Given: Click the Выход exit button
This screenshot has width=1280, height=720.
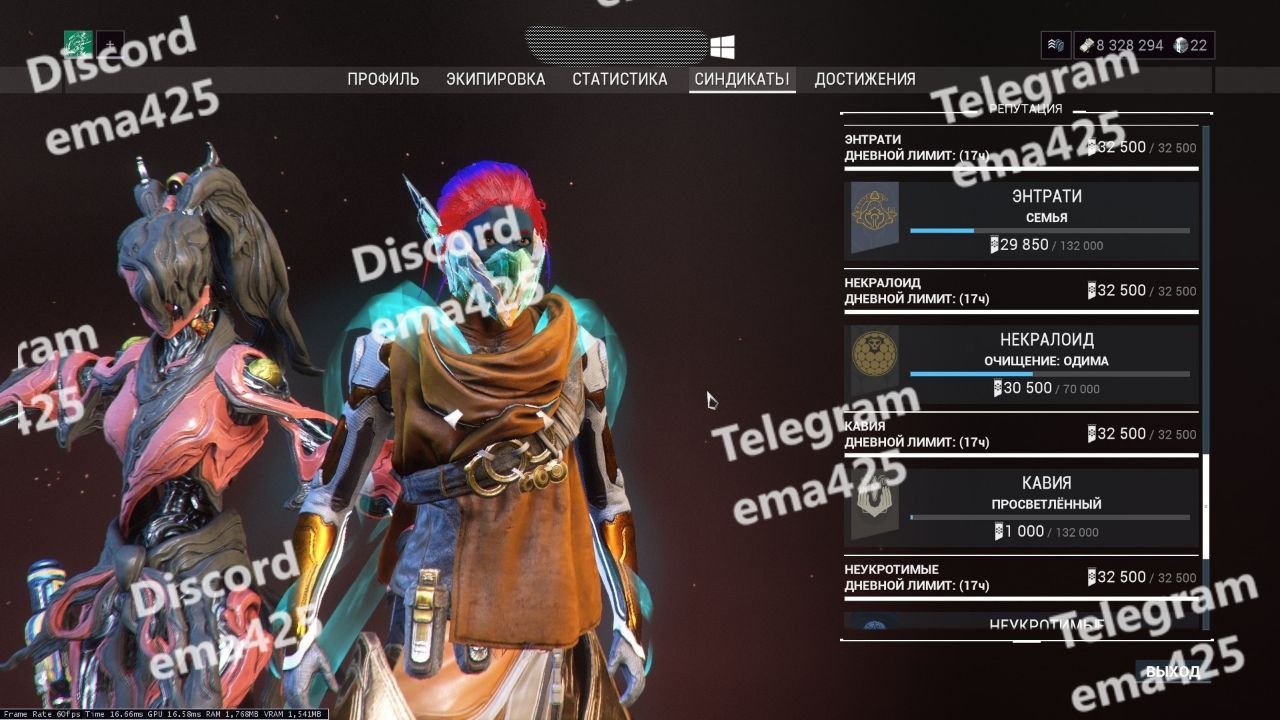Looking at the screenshot, I should (1172, 671).
